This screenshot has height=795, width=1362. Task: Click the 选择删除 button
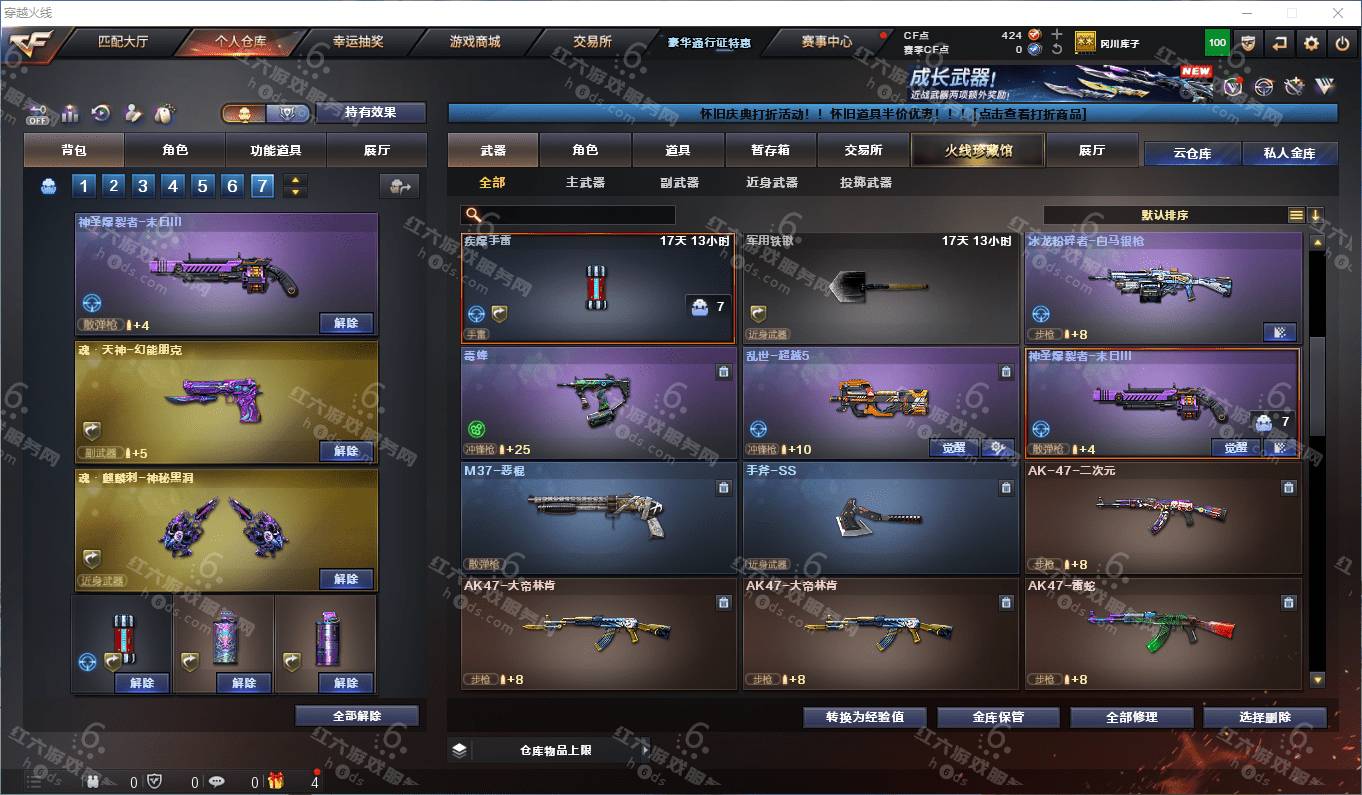pyautogui.click(x=1264, y=717)
